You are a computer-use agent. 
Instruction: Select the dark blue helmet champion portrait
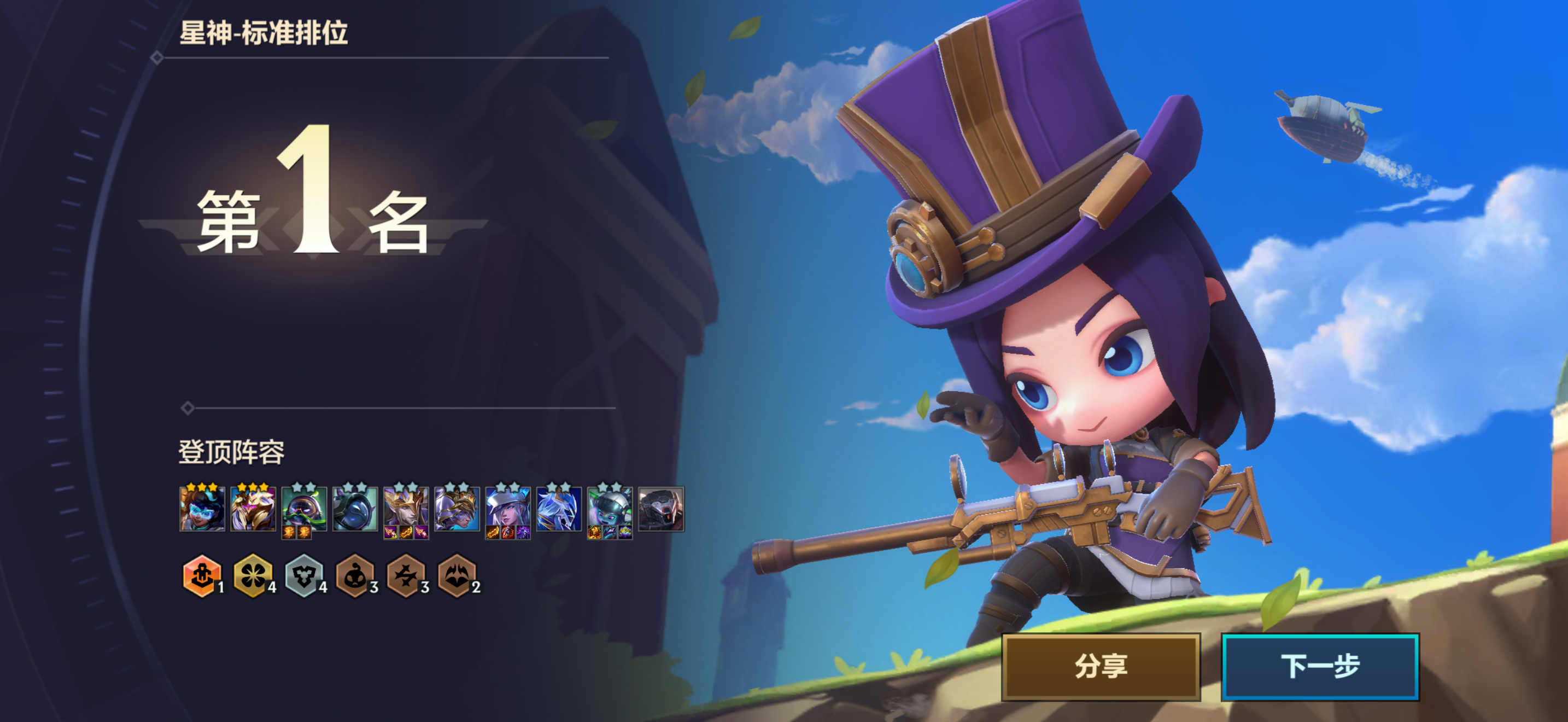click(355, 509)
